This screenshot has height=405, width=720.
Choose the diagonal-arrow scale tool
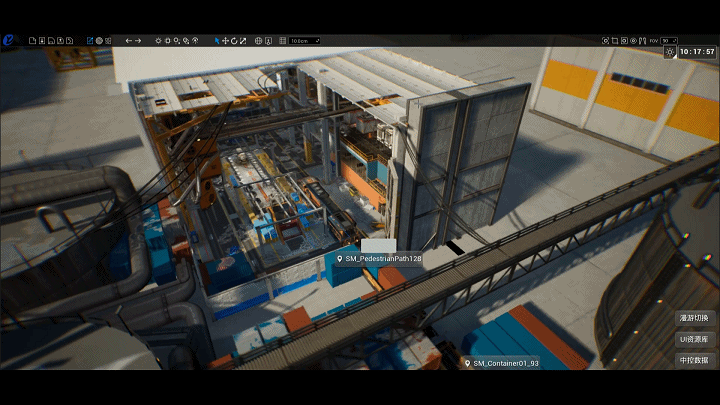click(x=243, y=41)
